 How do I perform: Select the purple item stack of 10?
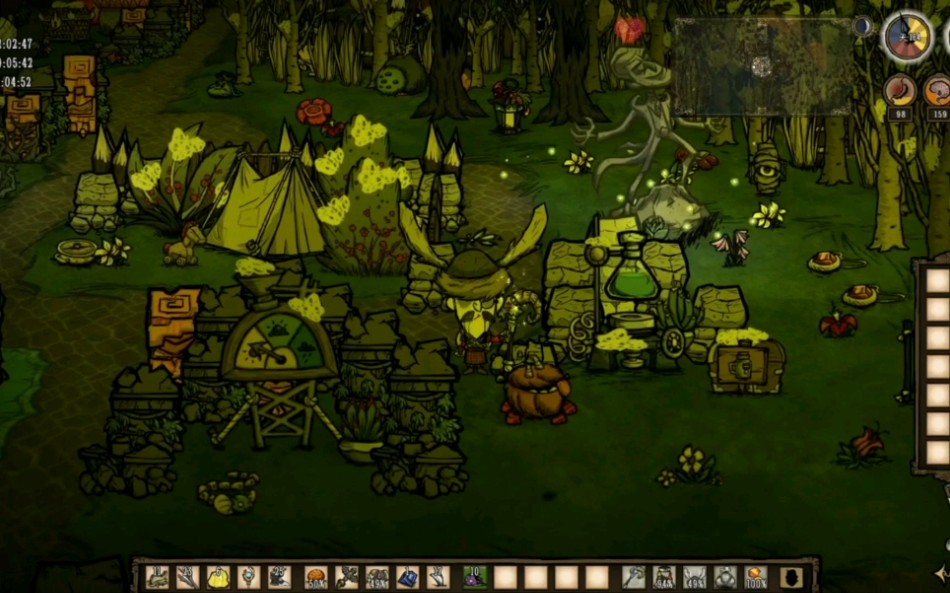click(x=474, y=577)
